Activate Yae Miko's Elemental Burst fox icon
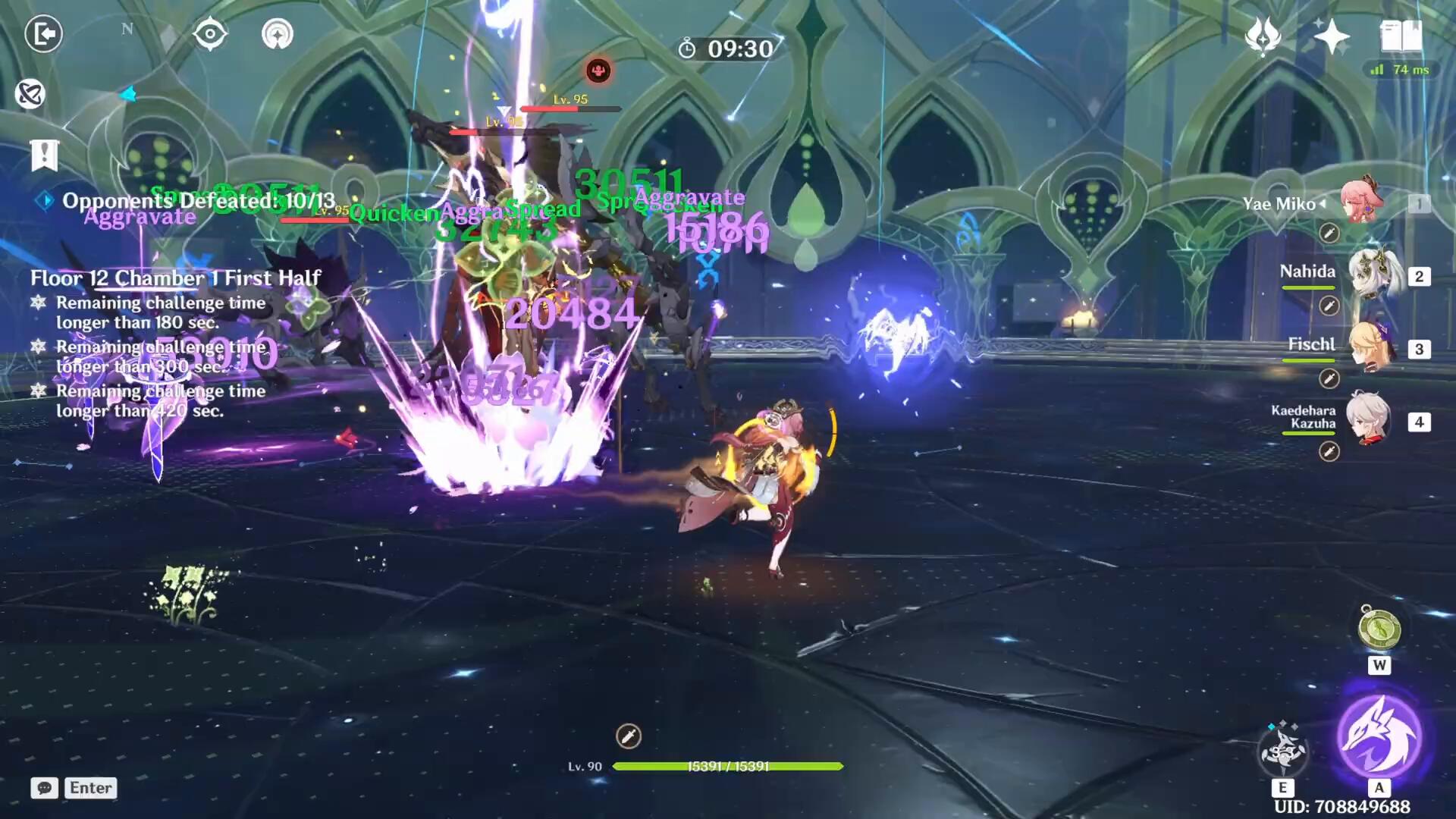Viewport: 1456px width, 819px height. point(1379,736)
